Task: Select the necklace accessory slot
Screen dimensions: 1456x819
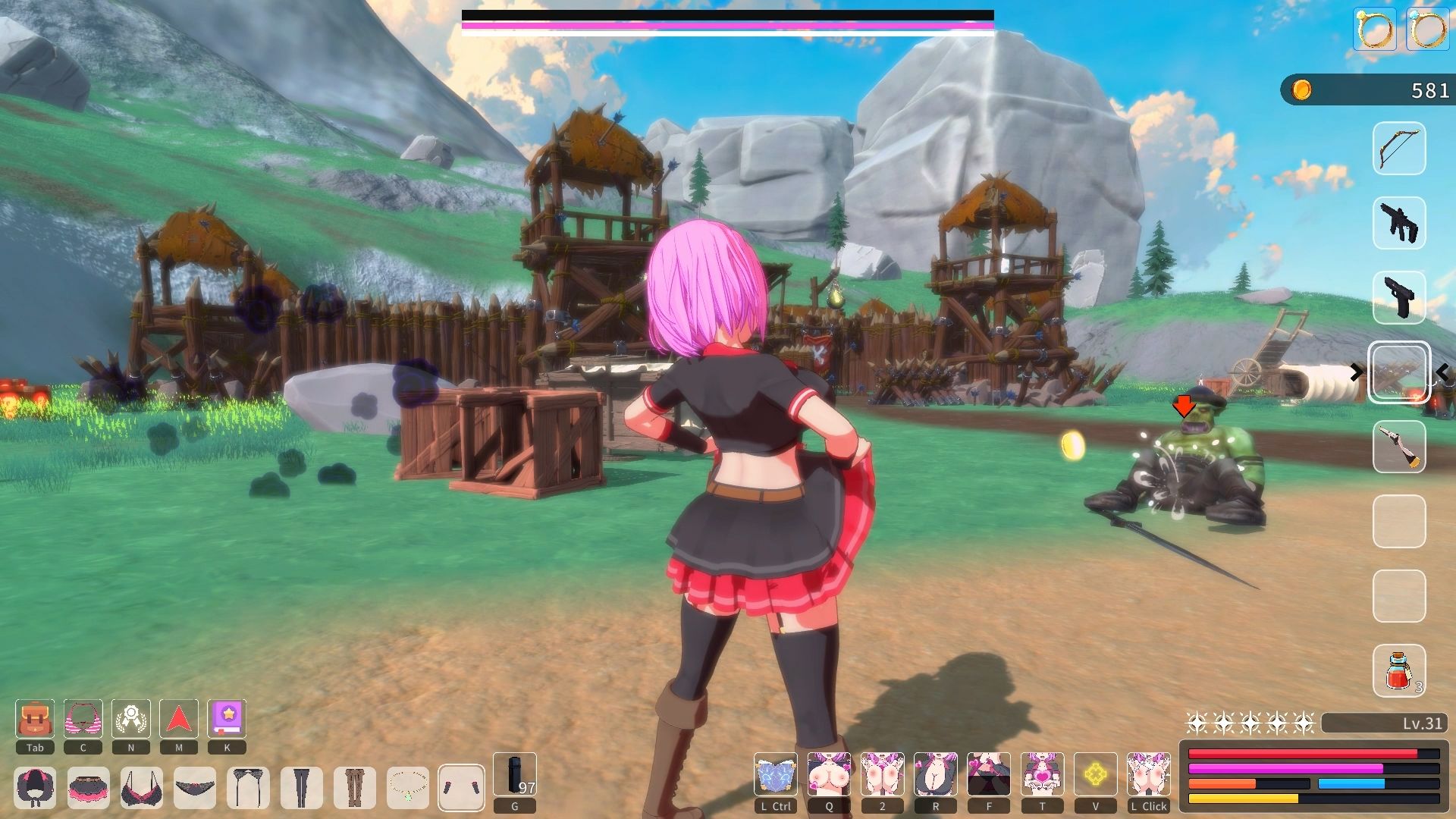Action: point(407,787)
